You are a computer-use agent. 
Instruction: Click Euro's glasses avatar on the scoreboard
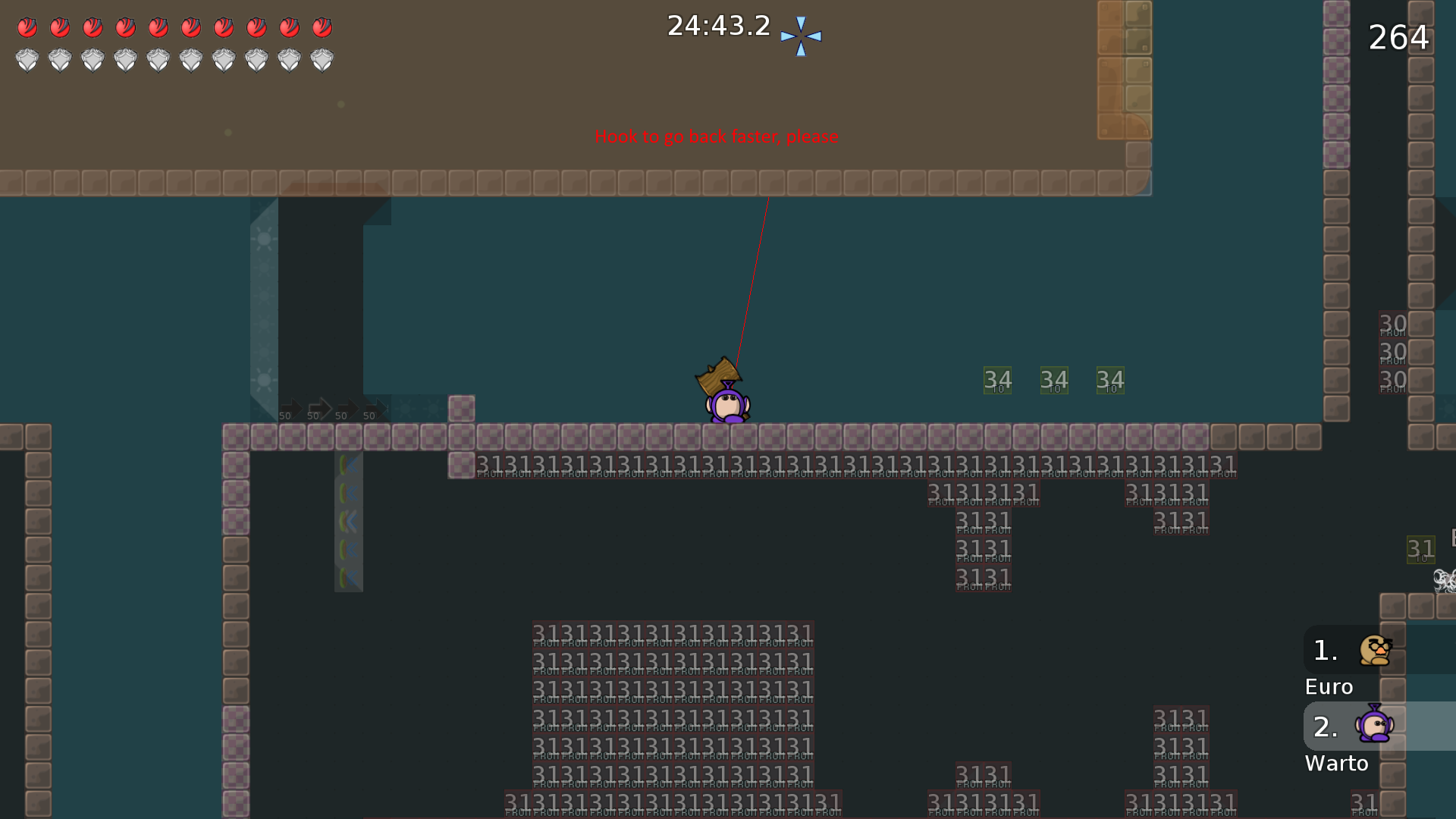tap(1375, 651)
